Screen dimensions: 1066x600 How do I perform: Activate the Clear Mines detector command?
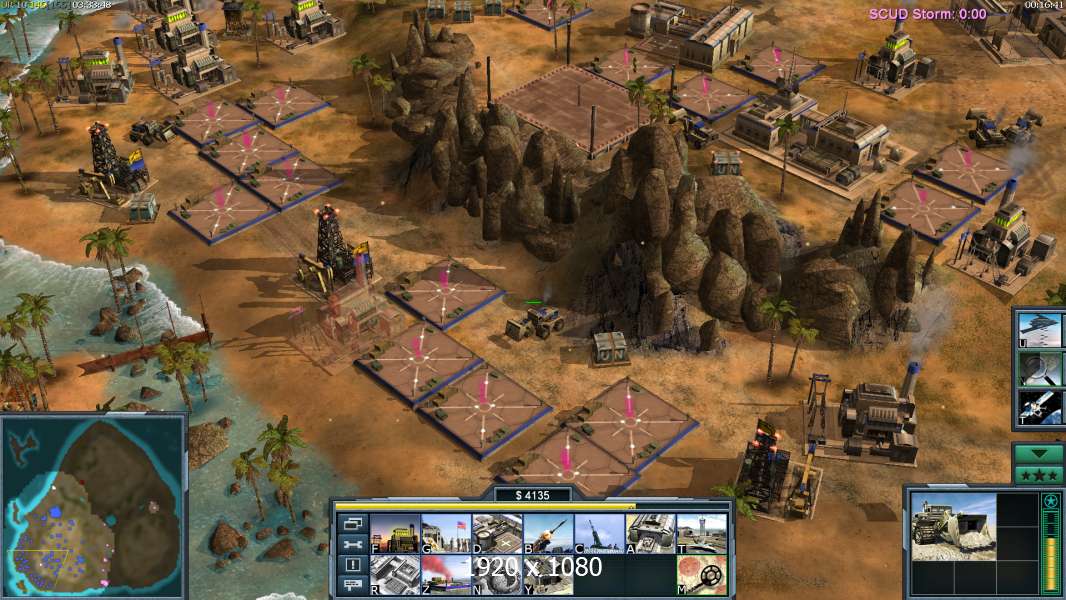pyautogui.click(x=700, y=575)
